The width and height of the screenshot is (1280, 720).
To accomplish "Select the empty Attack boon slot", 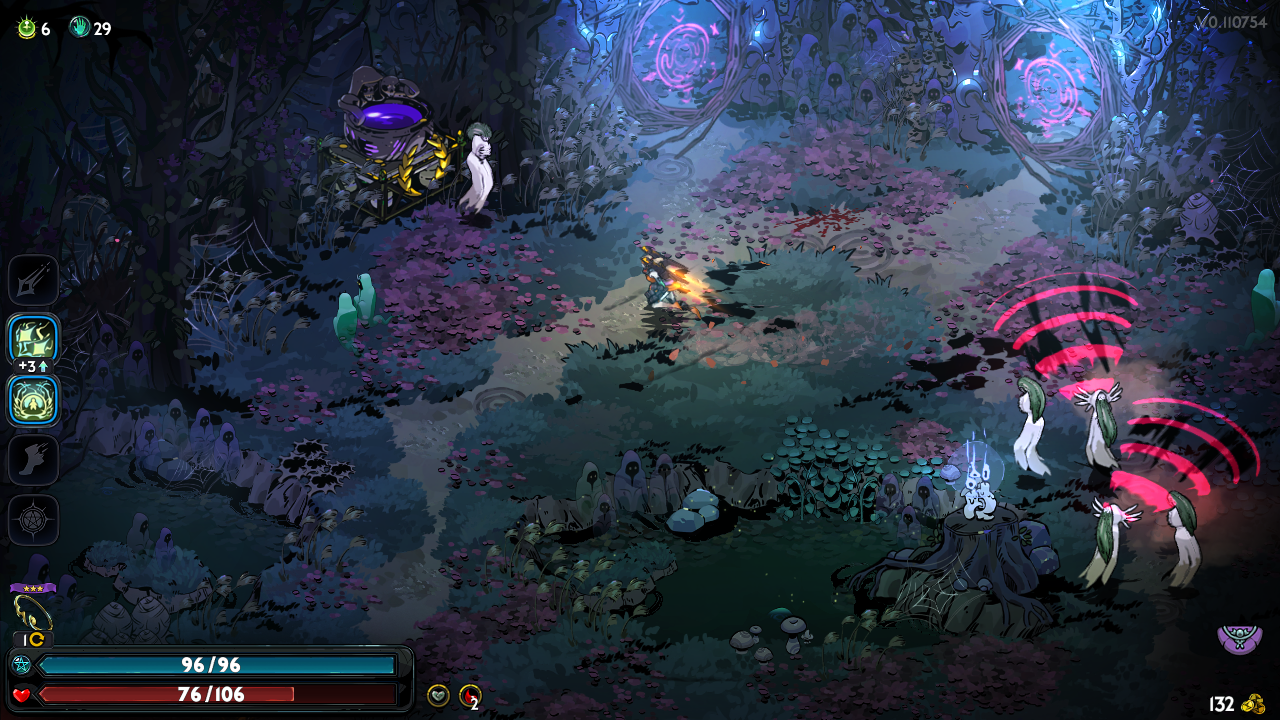I will [x=33, y=280].
